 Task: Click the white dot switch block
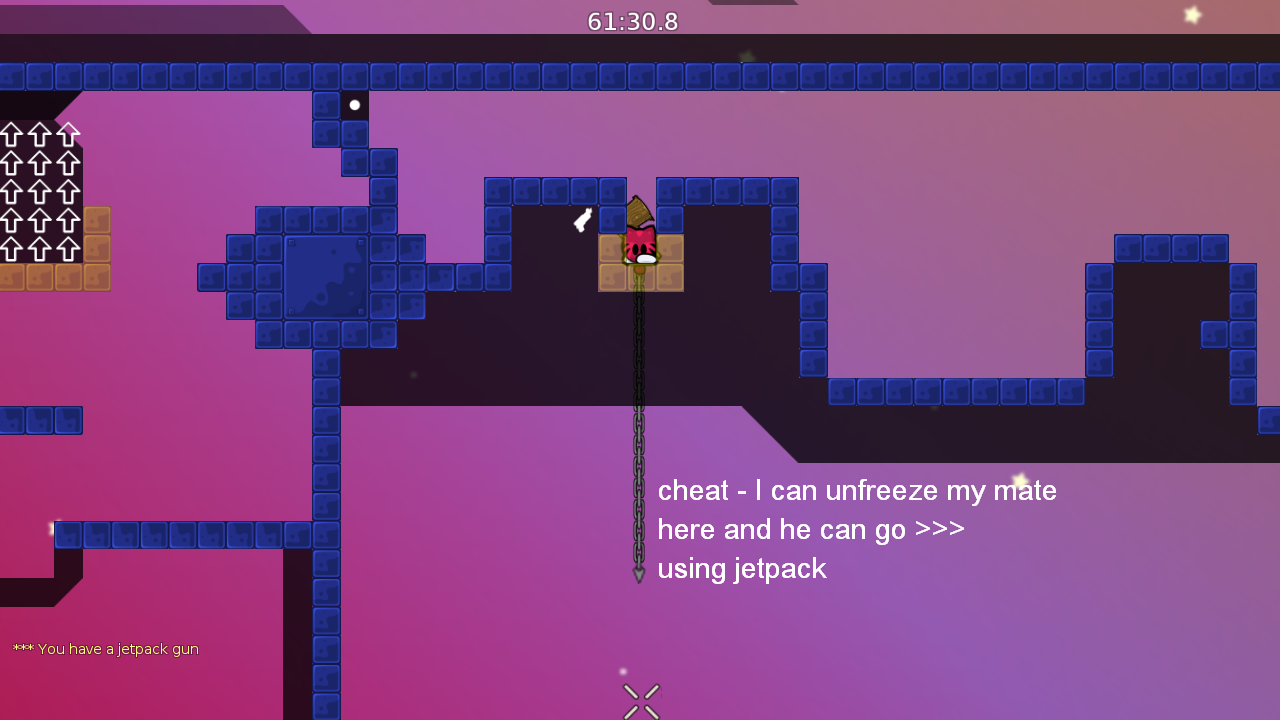point(354,103)
